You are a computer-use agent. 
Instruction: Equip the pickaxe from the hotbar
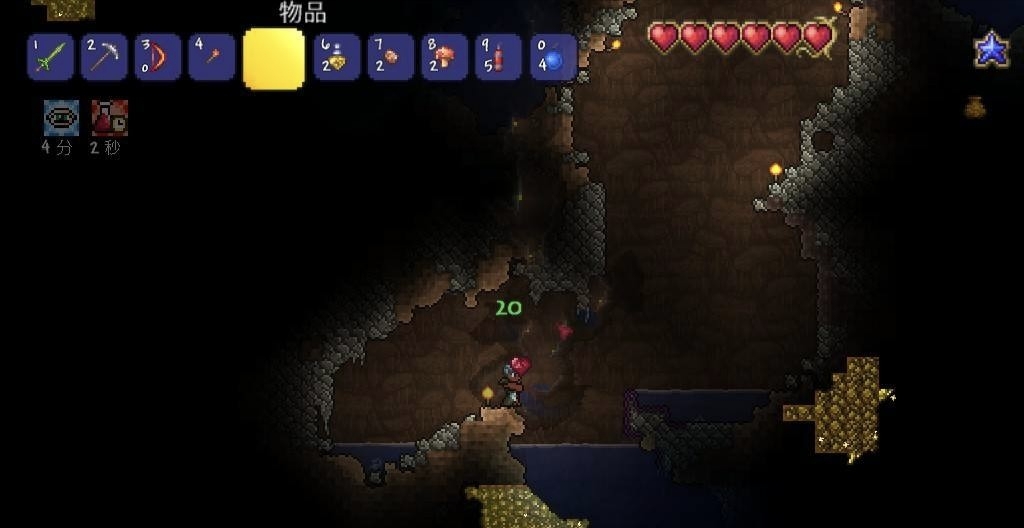[x=104, y=57]
